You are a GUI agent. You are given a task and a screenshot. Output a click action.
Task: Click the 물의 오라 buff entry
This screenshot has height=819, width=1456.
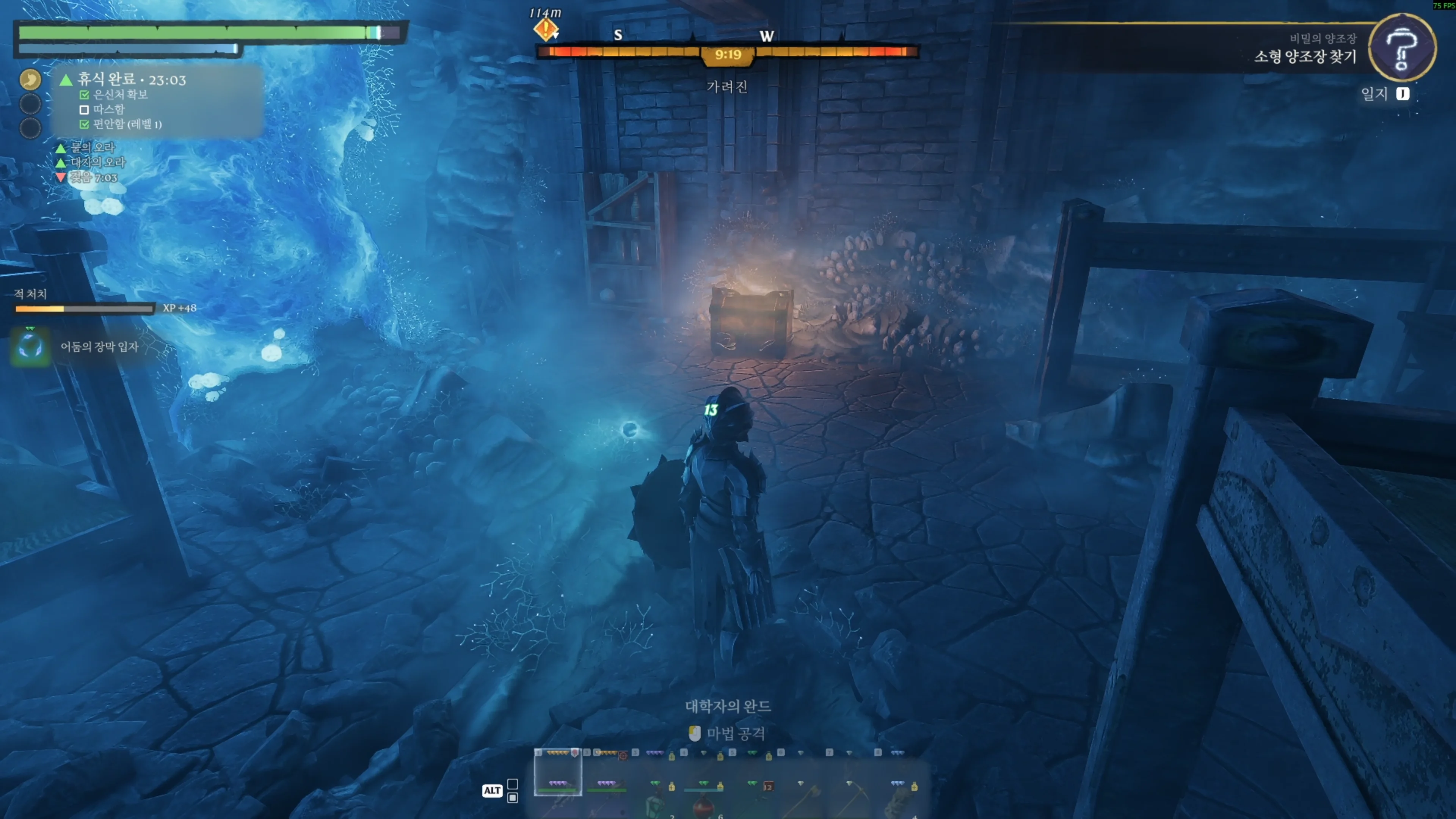[x=92, y=147]
